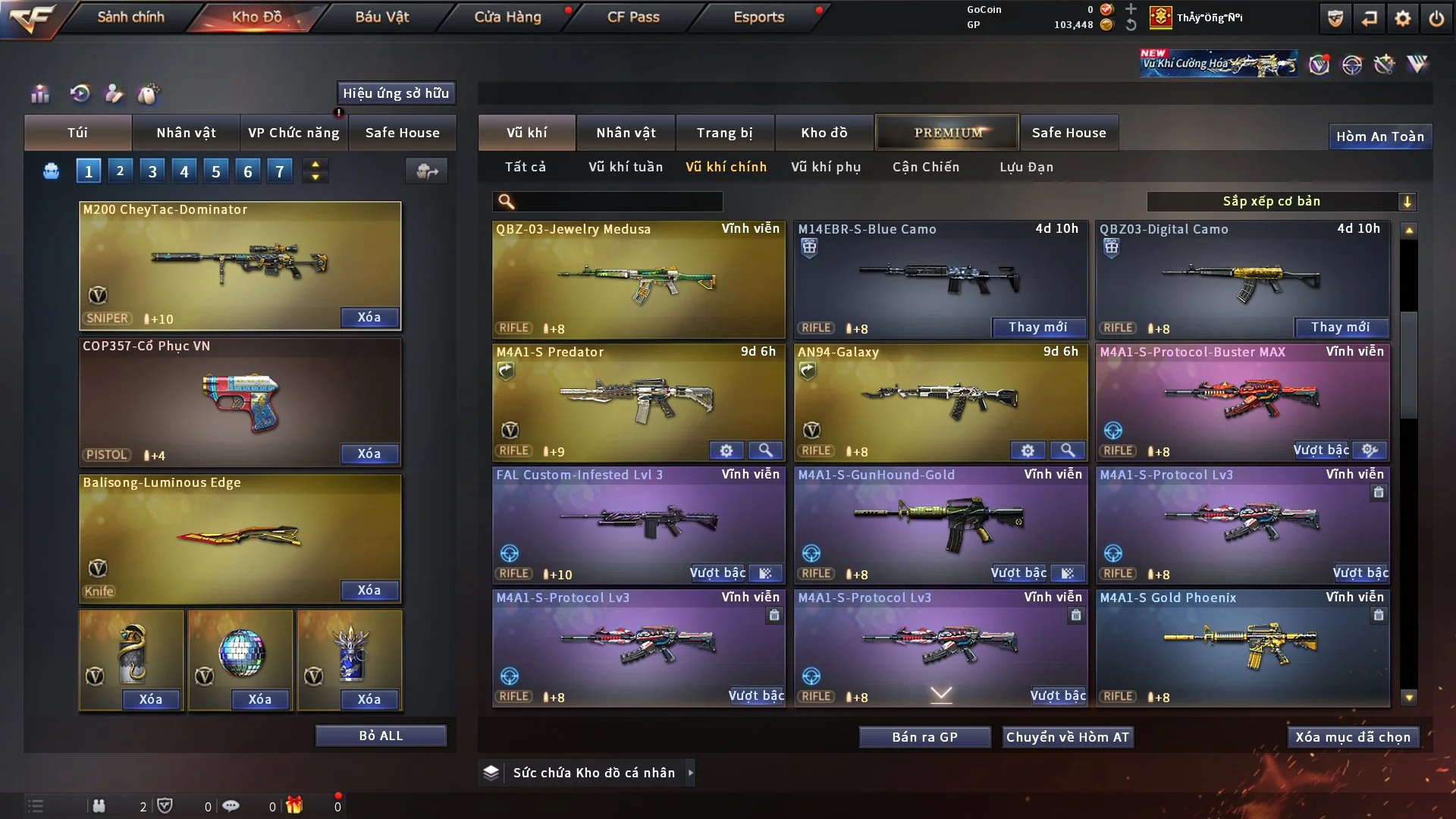Click the Bỏ ALL button
Screen dimensions: 1456x819
coord(381,736)
